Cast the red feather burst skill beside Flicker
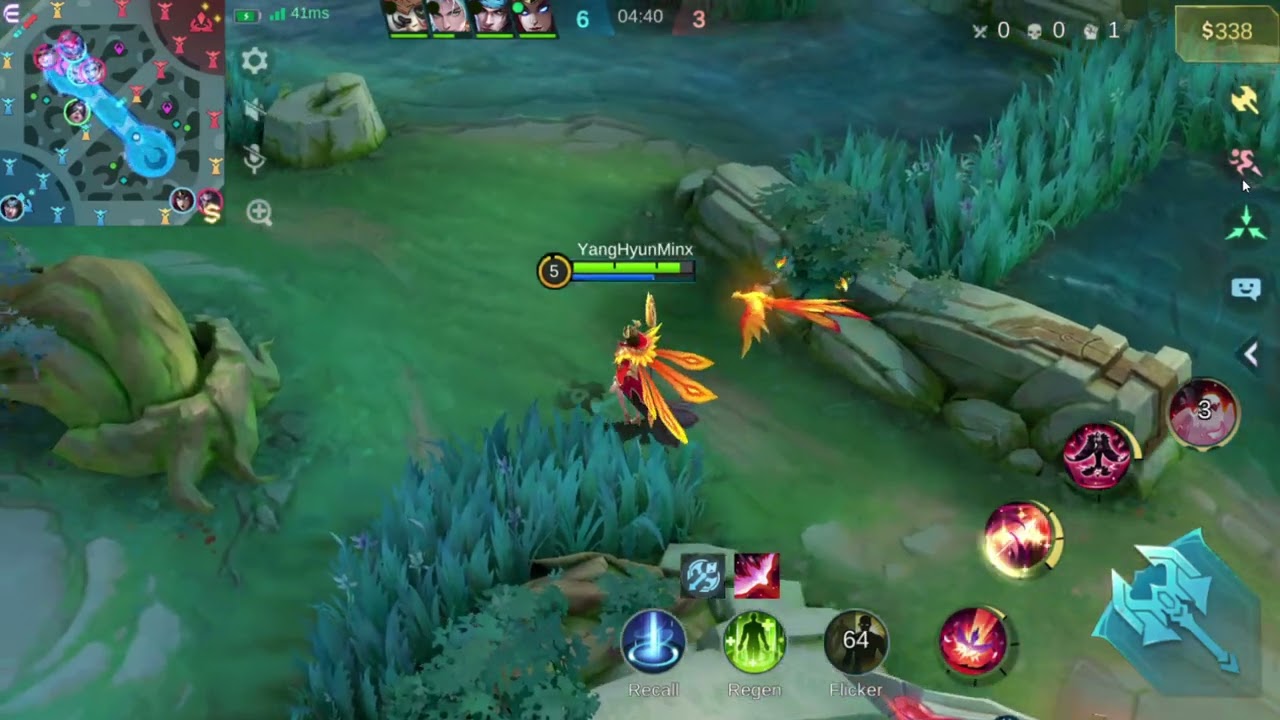This screenshot has height=720, width=1280. (x=973, y=640)
